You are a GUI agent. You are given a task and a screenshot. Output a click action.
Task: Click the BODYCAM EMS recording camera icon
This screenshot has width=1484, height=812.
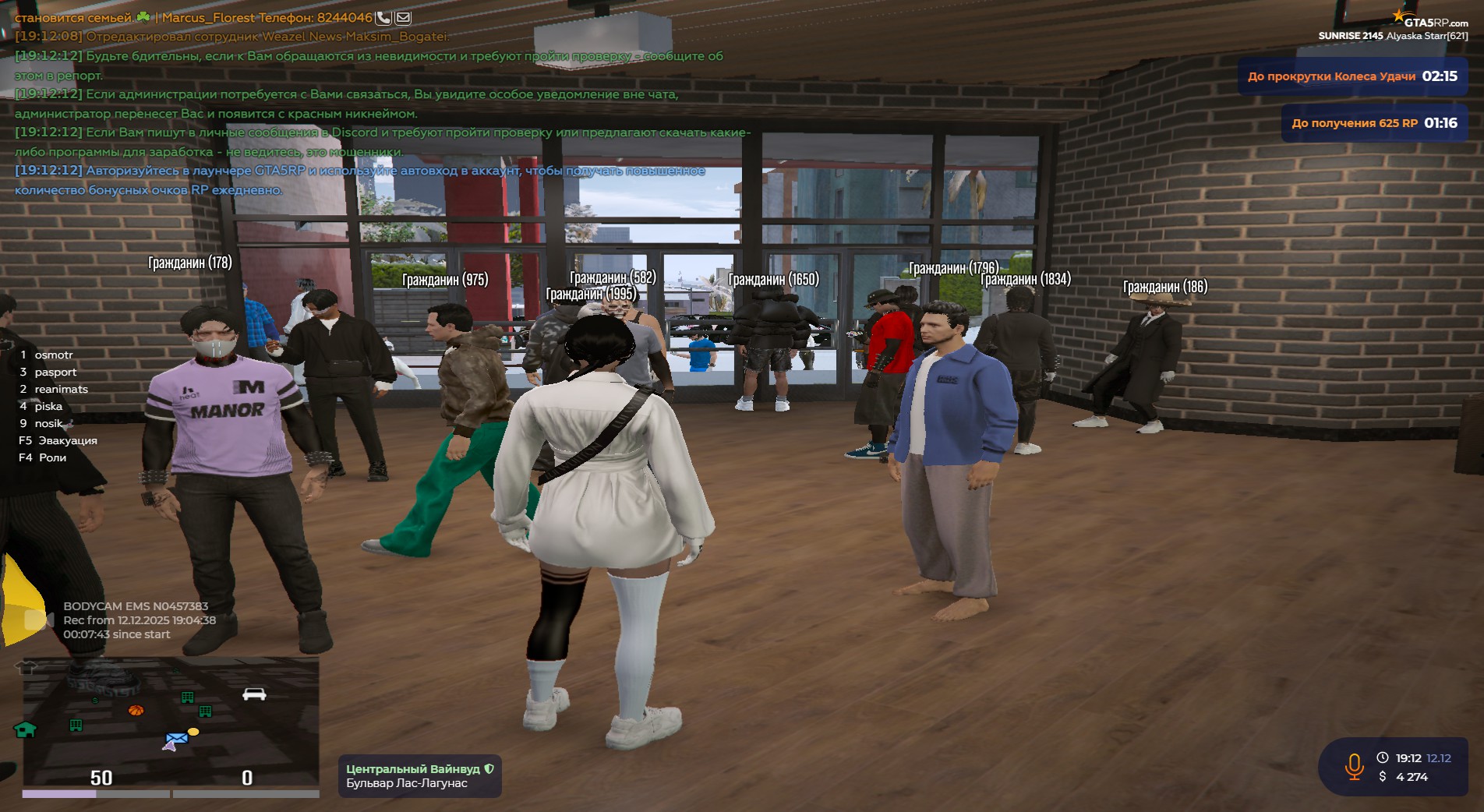tap(37, 620)
